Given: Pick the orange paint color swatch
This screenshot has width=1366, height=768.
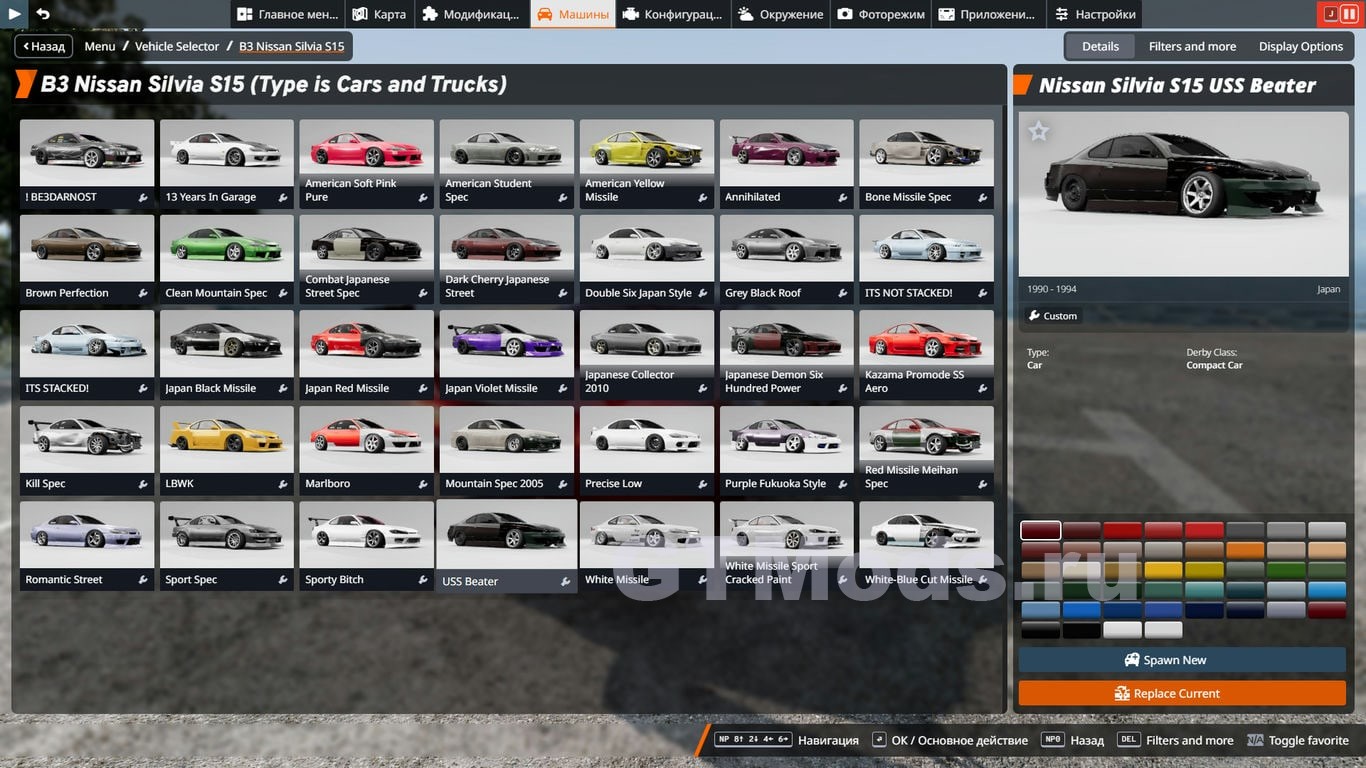Looking at the screenshot, I should (1245, 550).
